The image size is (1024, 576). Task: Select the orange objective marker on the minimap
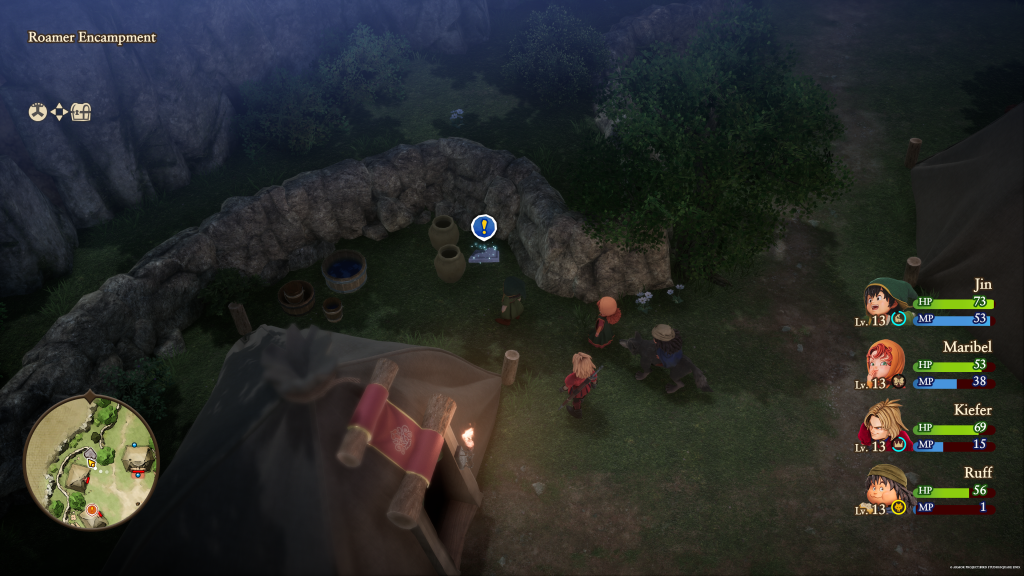[x=92, y=510]
